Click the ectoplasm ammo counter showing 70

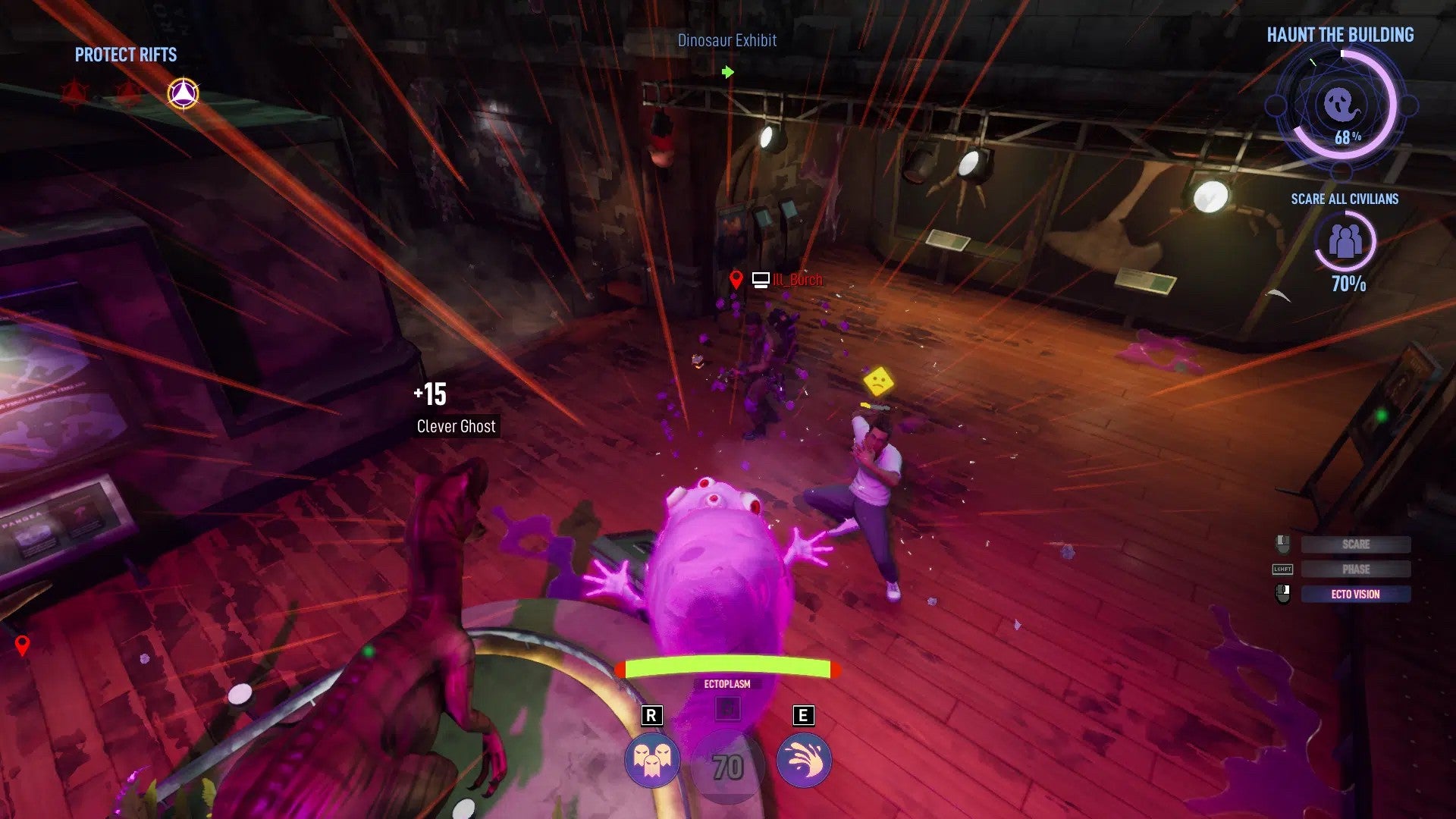pyautogui.click(x=727, y=767)
